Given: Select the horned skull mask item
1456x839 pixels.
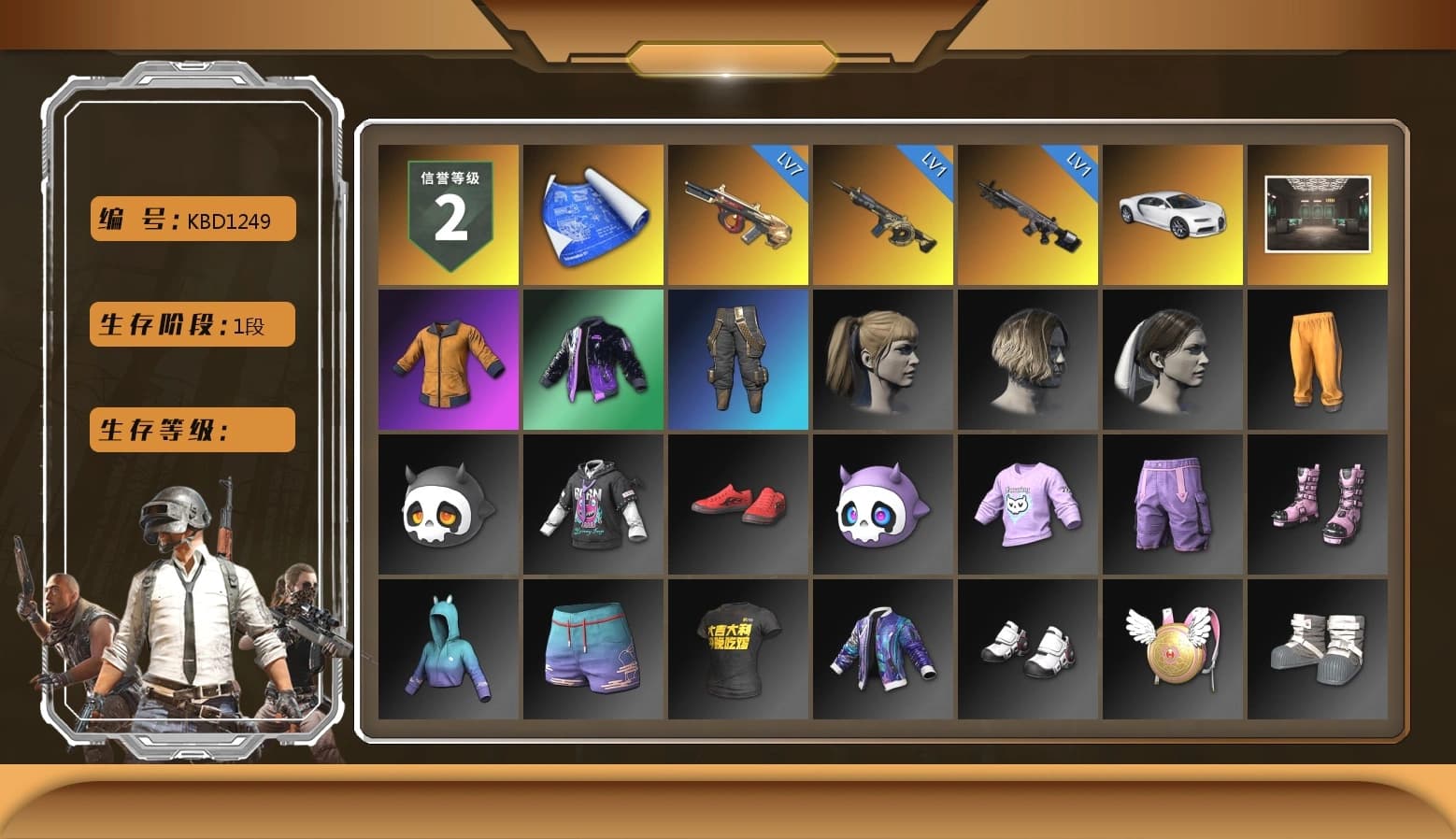Looking at the screenshot, I should tap(448, 505).
